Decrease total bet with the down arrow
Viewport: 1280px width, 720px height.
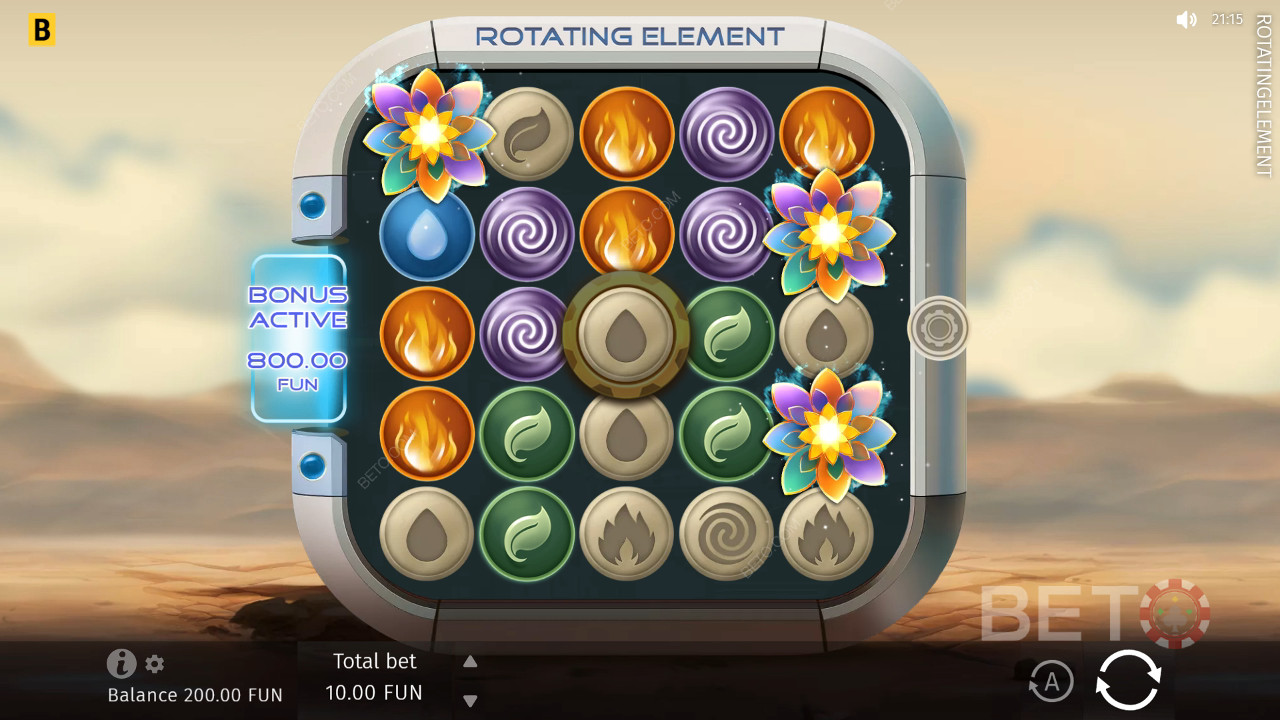(x=470, y=700)
